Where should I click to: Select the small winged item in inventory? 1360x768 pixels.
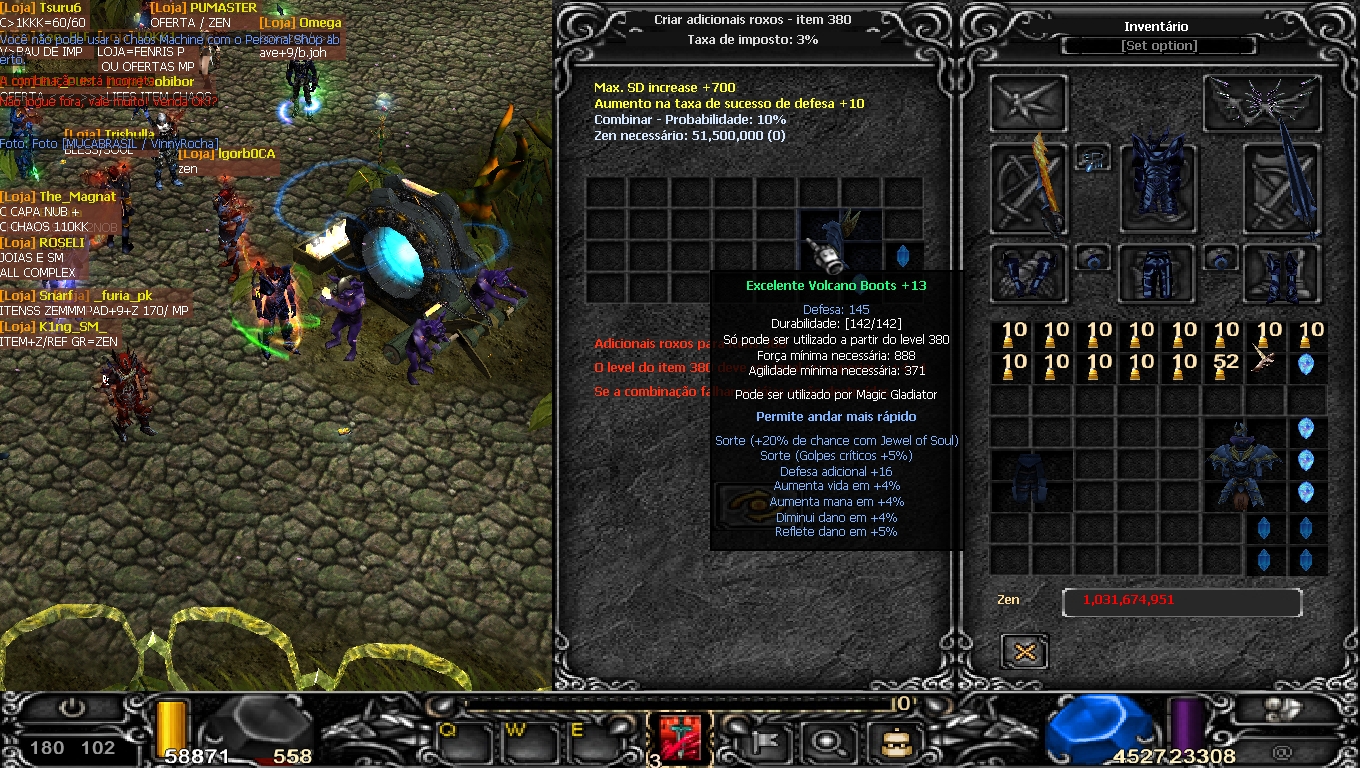(1268, 364)
